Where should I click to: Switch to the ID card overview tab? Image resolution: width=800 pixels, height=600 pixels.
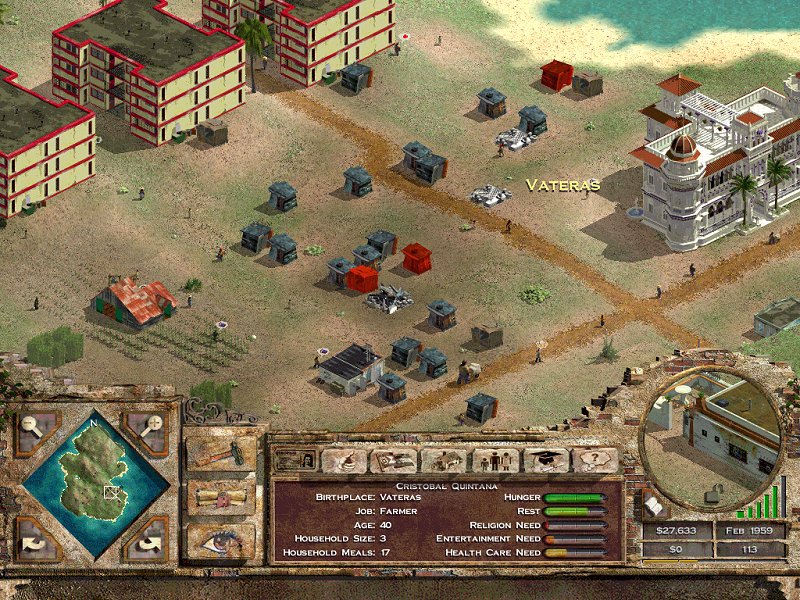pyautogui.click(x=294, y=460)
